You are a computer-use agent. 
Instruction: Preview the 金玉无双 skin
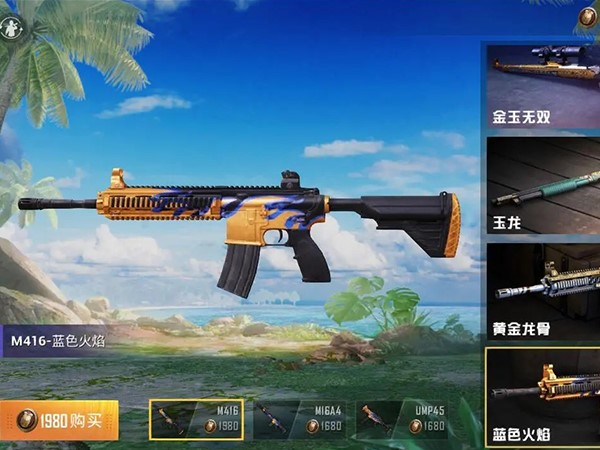point(542,84)
